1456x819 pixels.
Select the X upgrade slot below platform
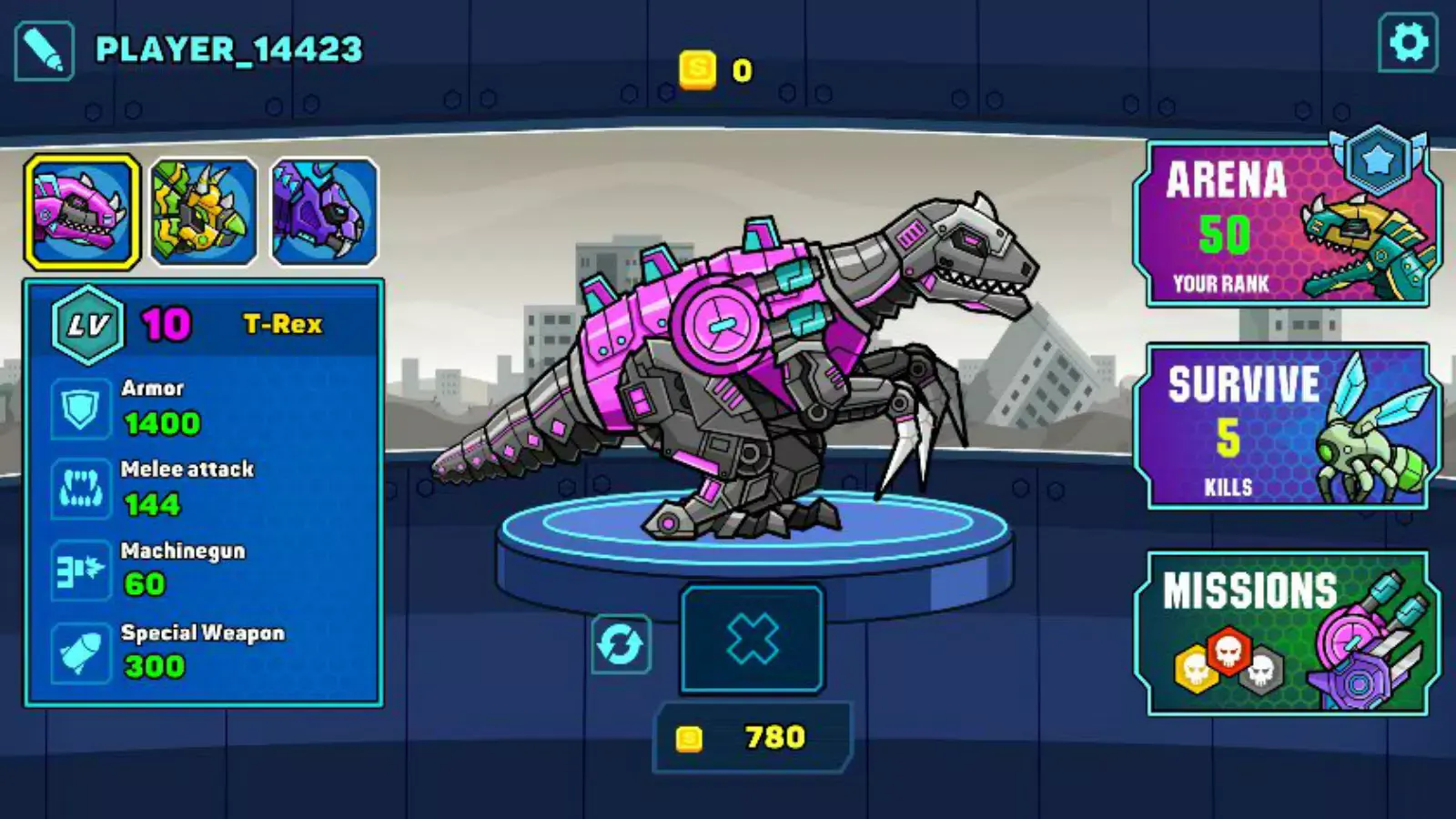point(753,639)
